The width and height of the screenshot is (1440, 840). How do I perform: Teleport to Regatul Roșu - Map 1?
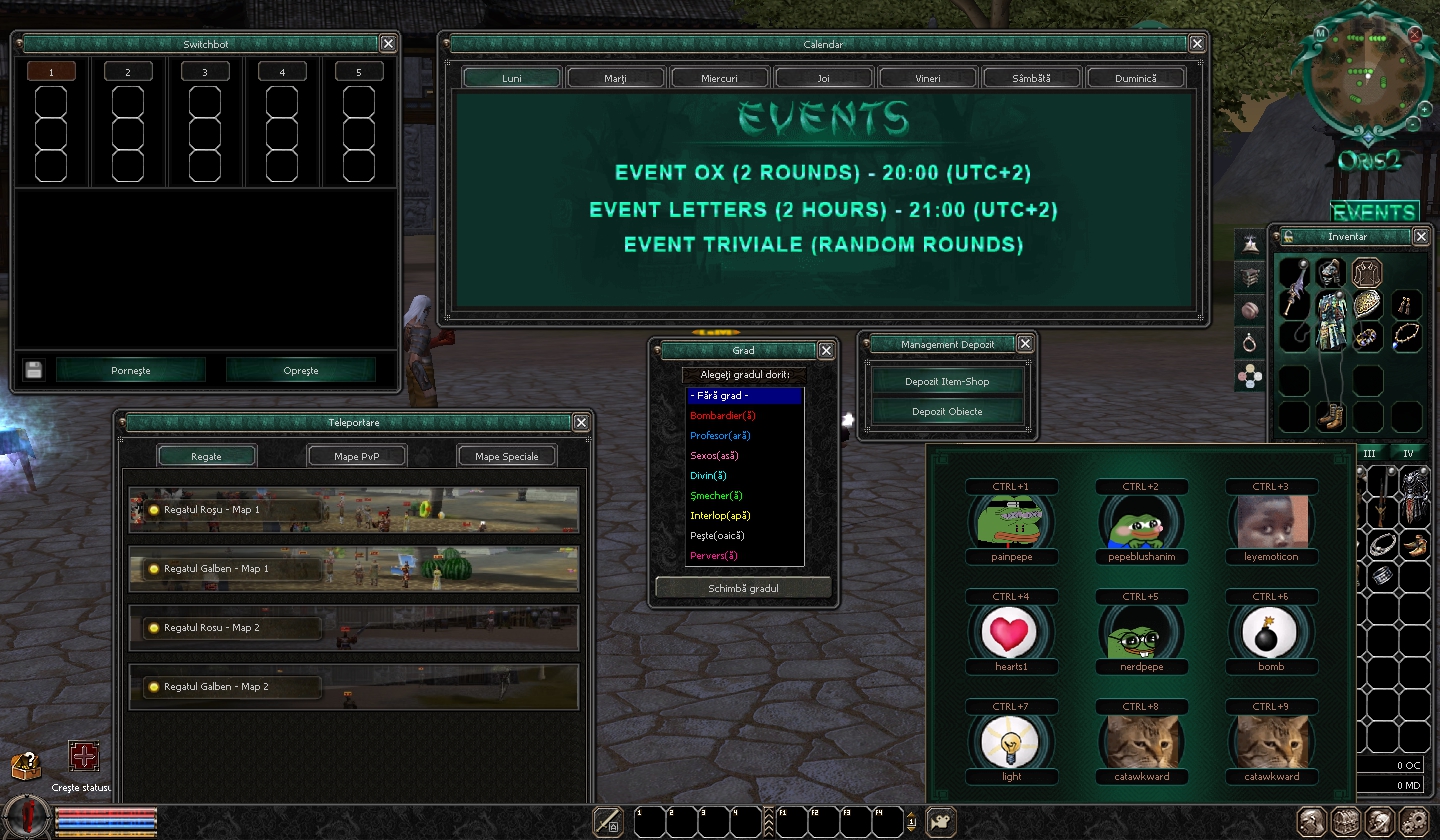point(353,510)
